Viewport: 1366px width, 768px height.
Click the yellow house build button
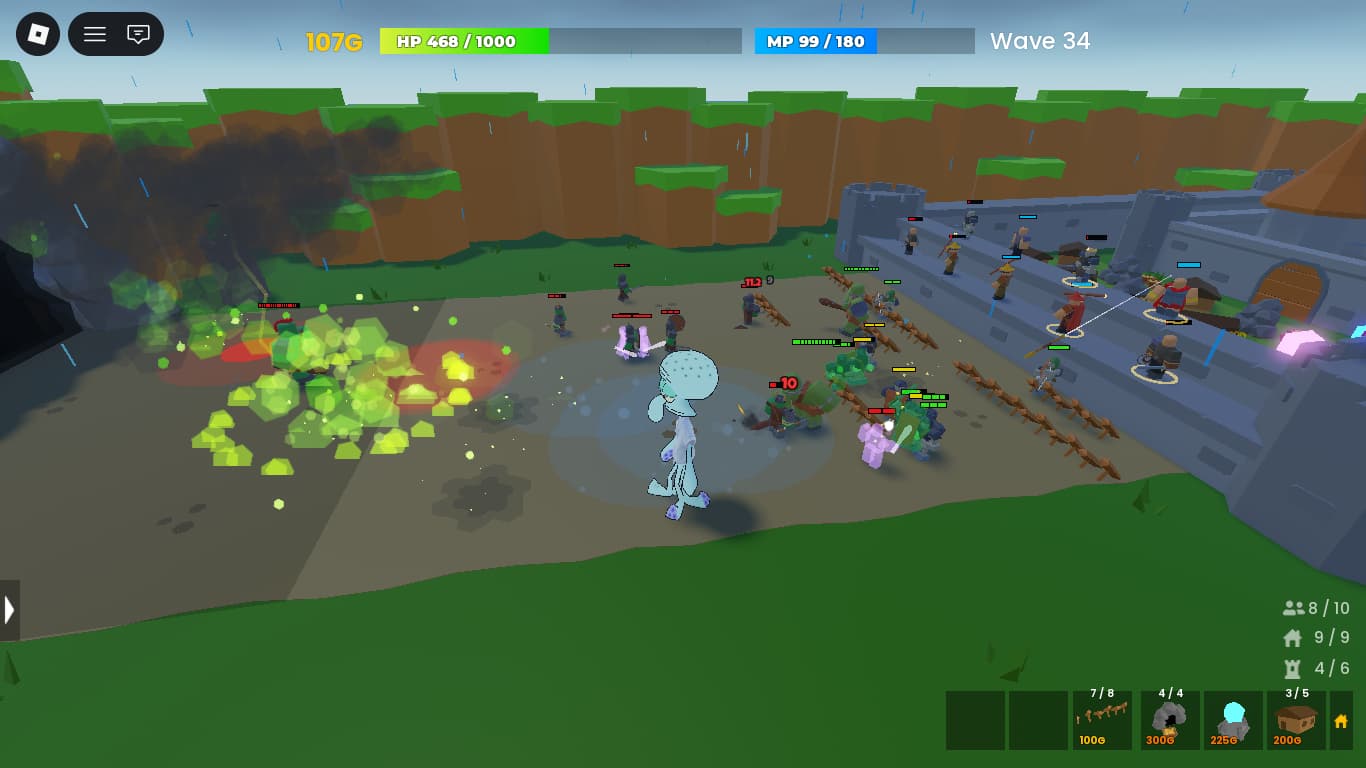1341,720
